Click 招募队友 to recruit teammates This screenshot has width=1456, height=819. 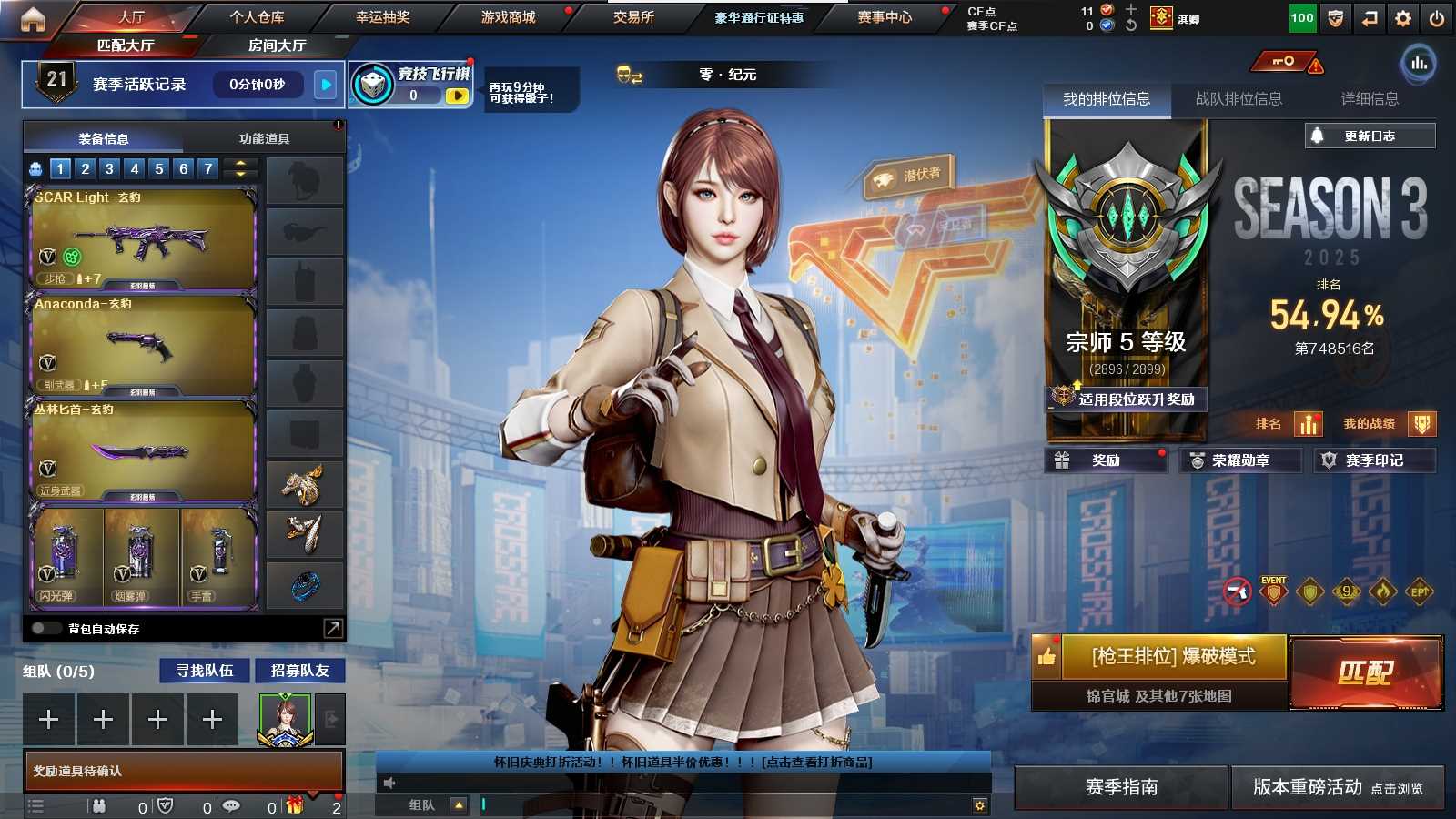point(299,671)
